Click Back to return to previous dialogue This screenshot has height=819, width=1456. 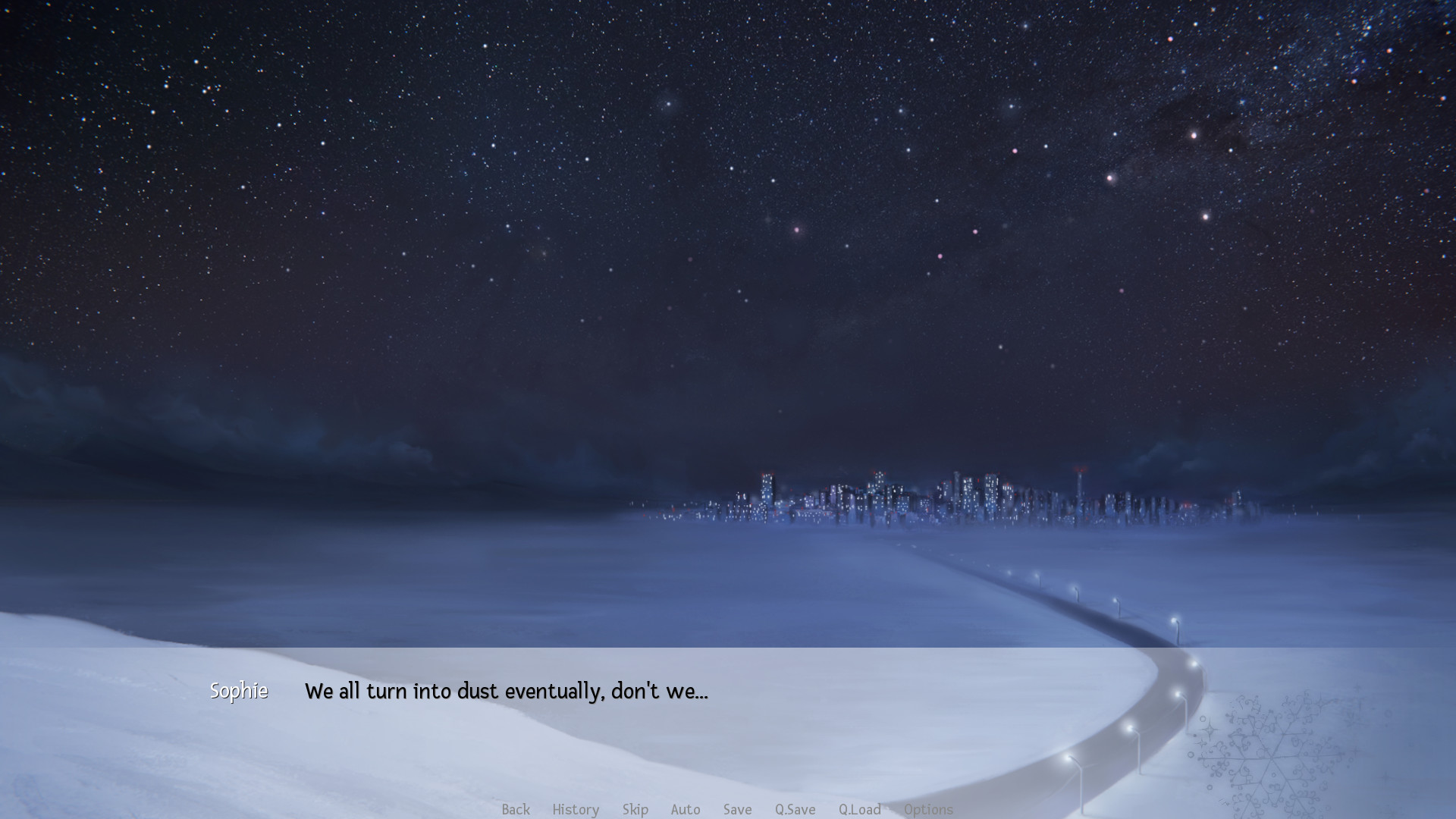coord(515,810)
